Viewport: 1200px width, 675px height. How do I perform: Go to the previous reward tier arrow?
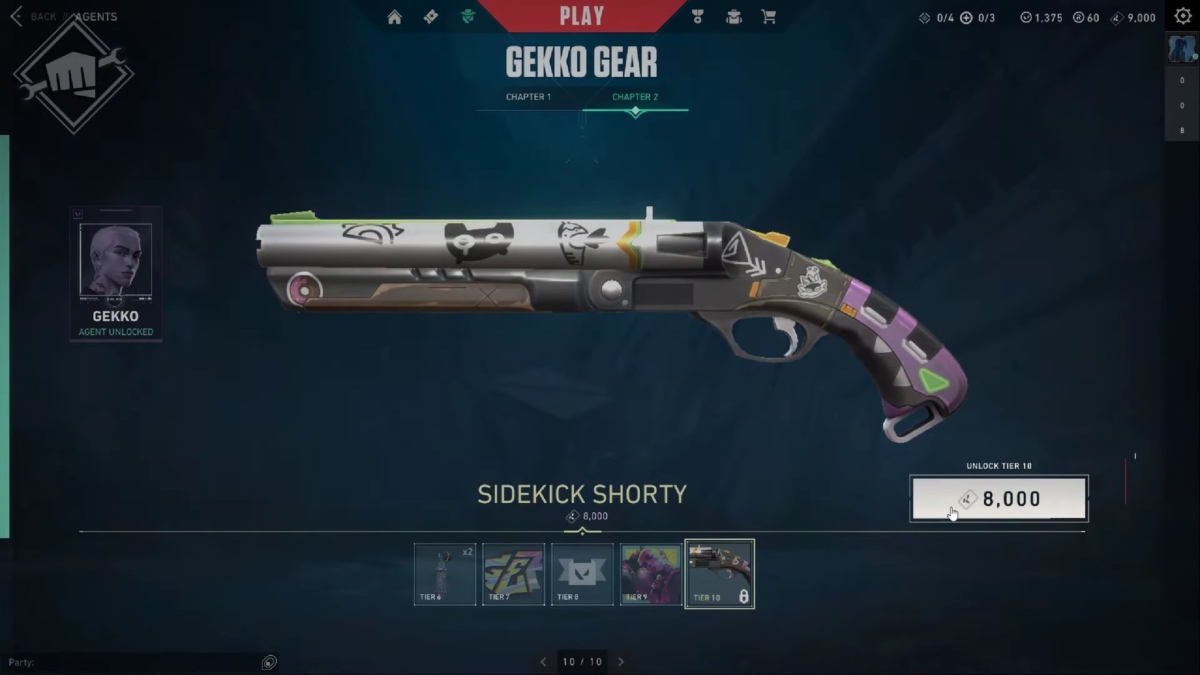tap(543, 662)
